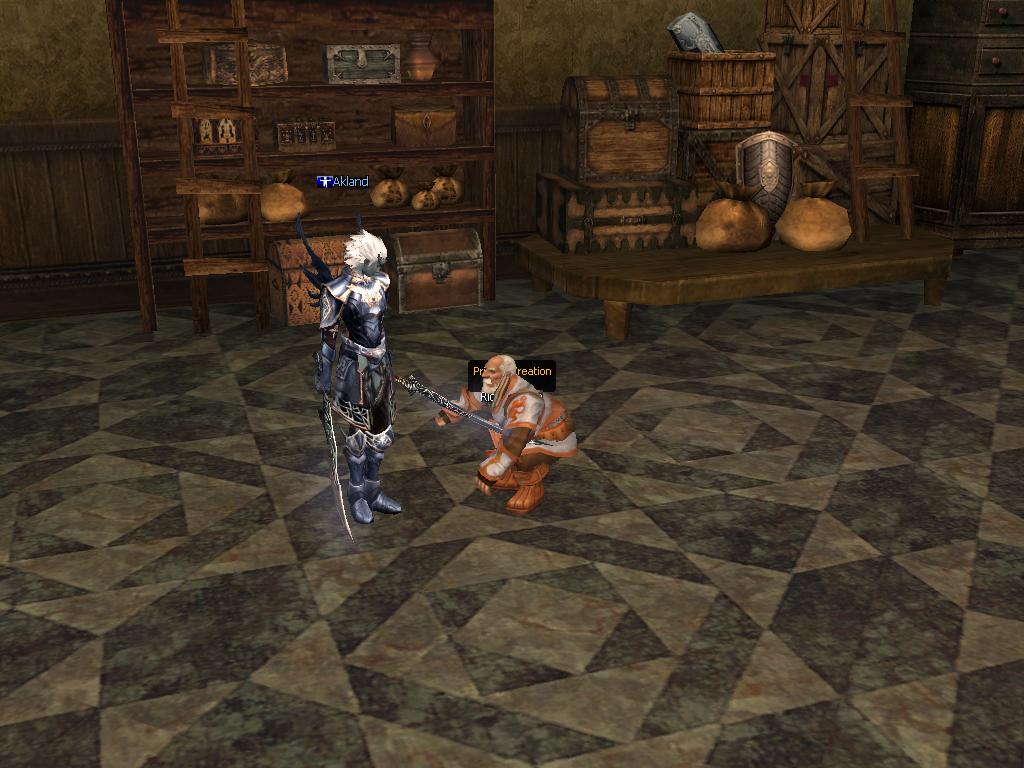Select the Akland name tag
The height and width of the screenshot is (768, 1024).
[343, 182]
